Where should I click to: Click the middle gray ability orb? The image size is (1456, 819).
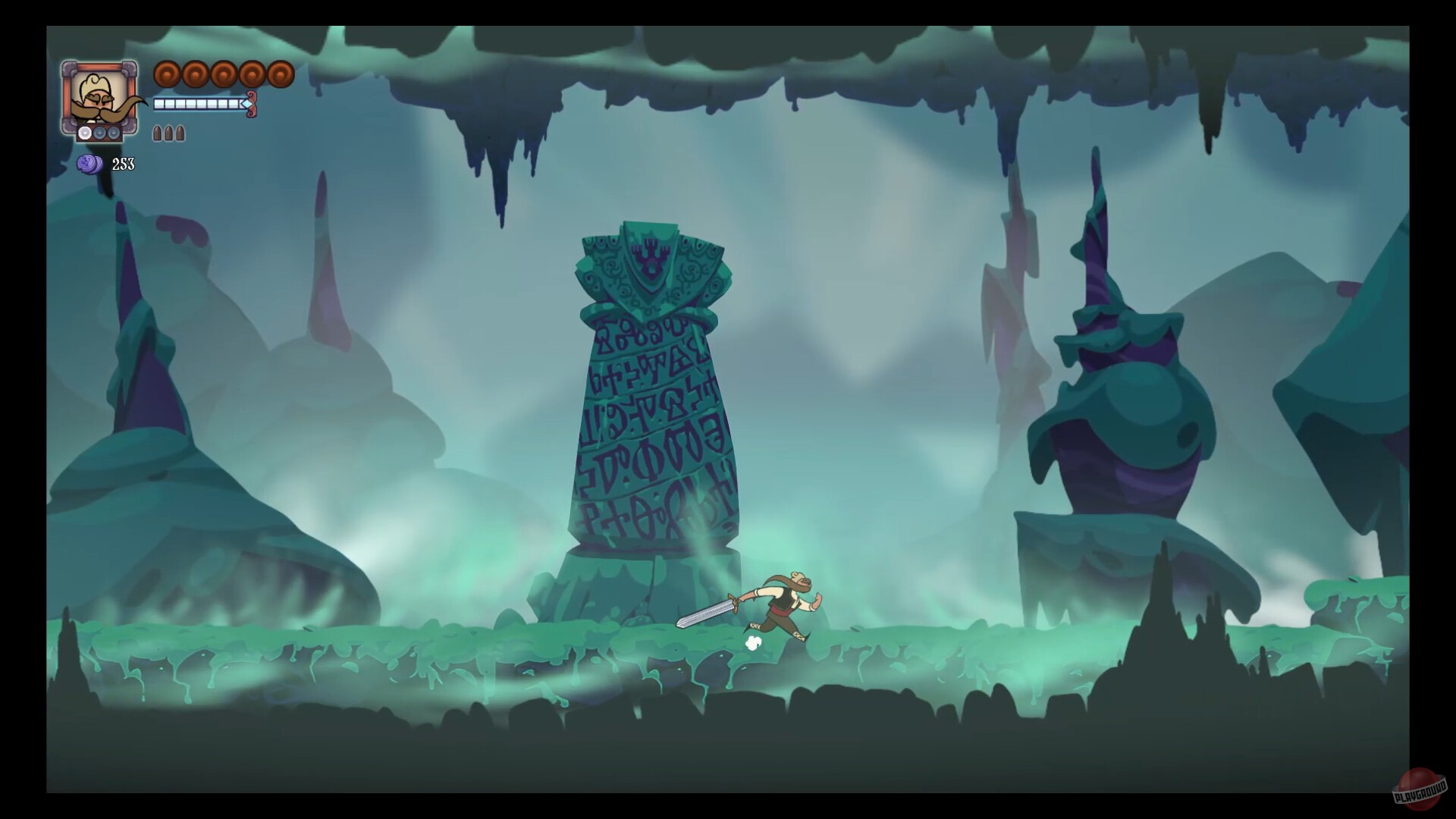tap(99, 134)
